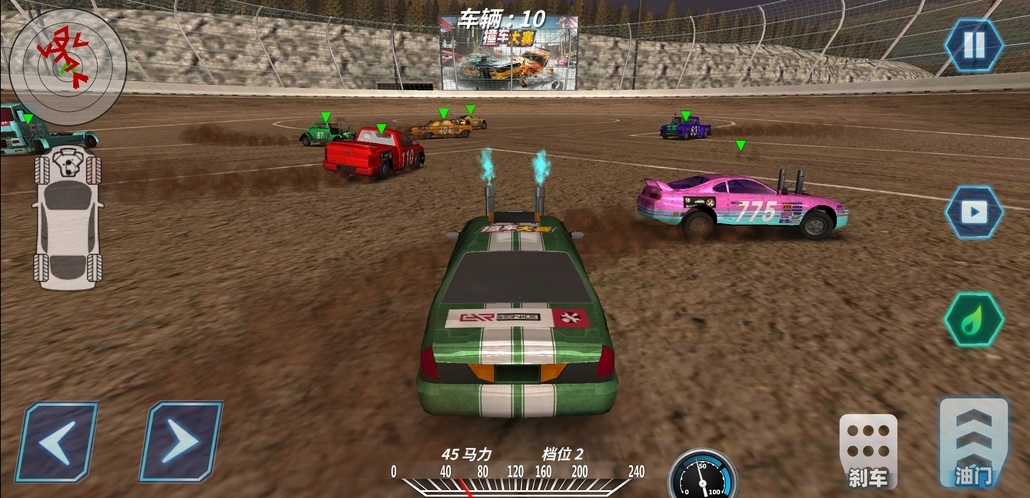
Task: Tap the hexagonal play-video button
Action: [974, 212]
